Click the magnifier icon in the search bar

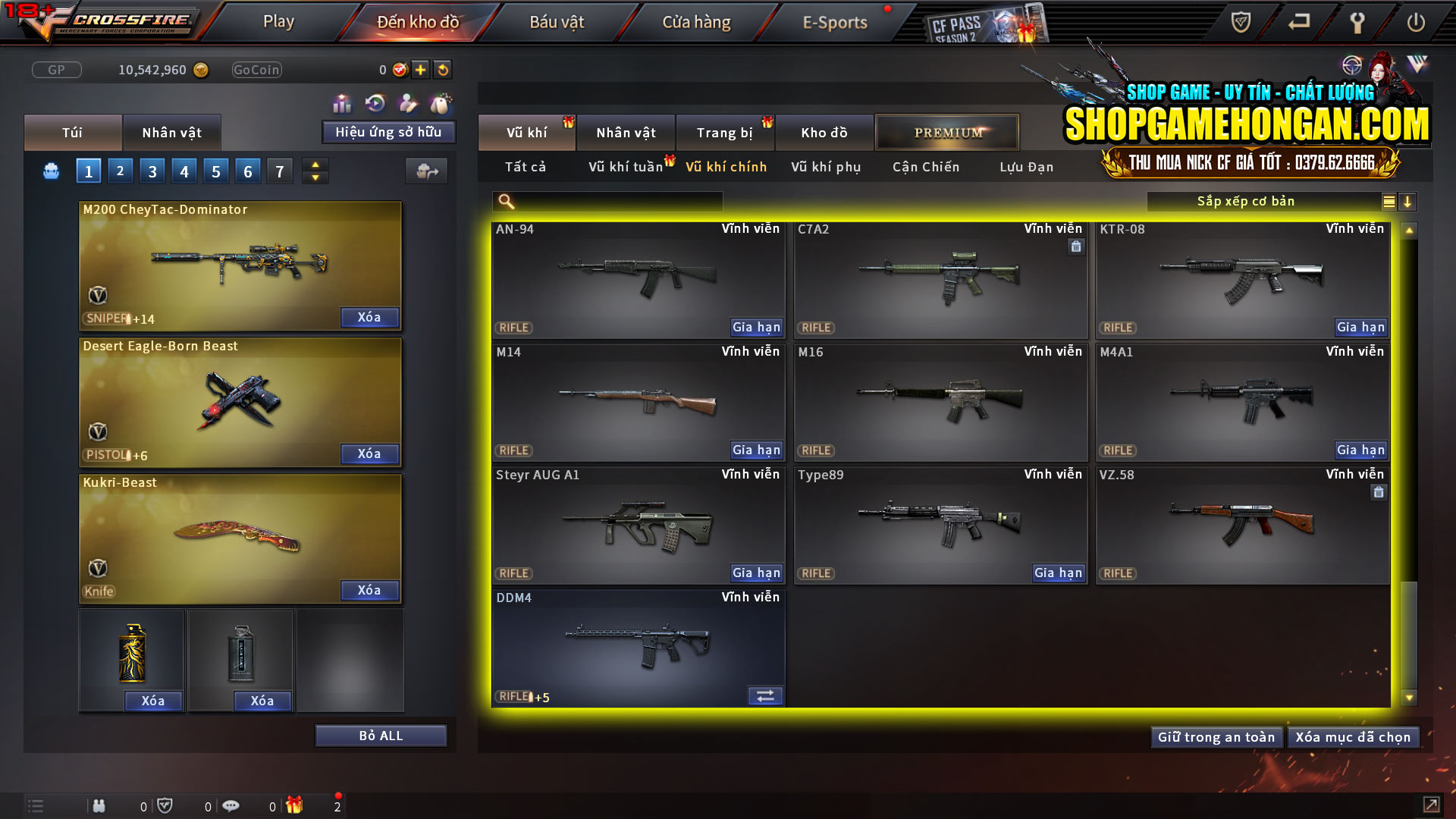(x=504, y=201)
